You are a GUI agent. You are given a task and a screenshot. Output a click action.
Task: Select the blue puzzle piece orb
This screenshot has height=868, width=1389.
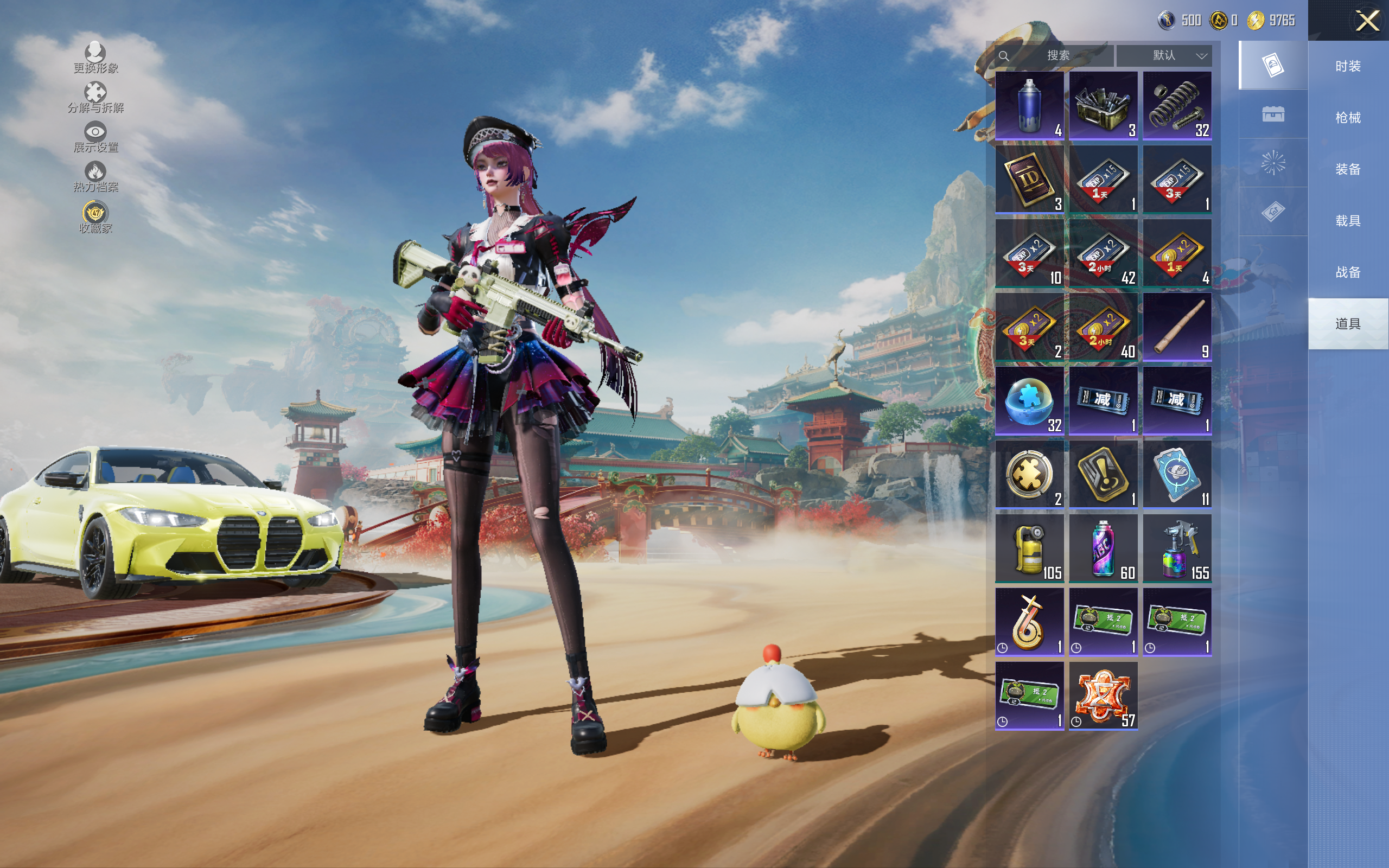[1029, 401]
